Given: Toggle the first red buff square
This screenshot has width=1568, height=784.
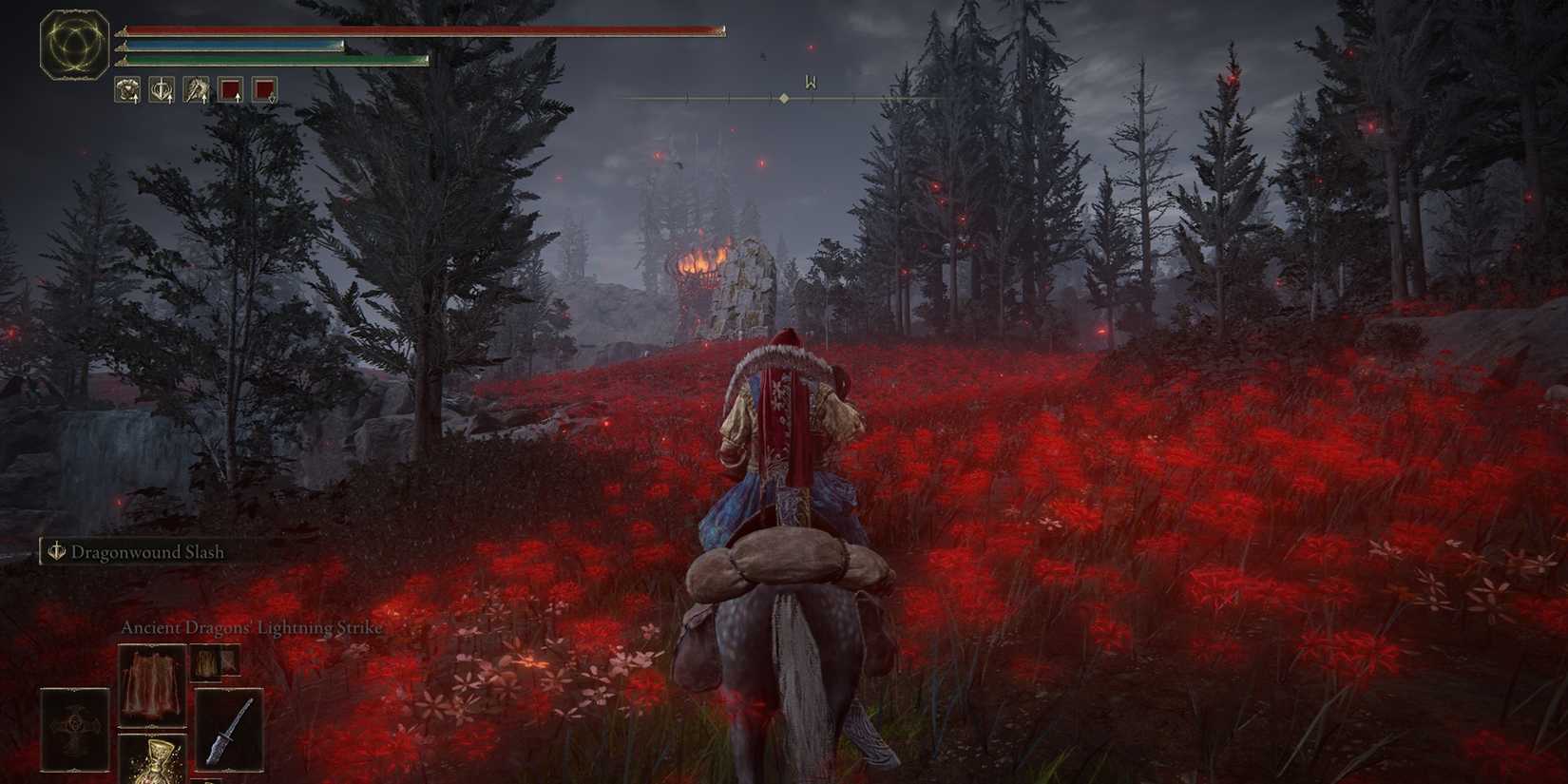Looking at the screenshot, I should pyautogui.click(x=230, y=90).
